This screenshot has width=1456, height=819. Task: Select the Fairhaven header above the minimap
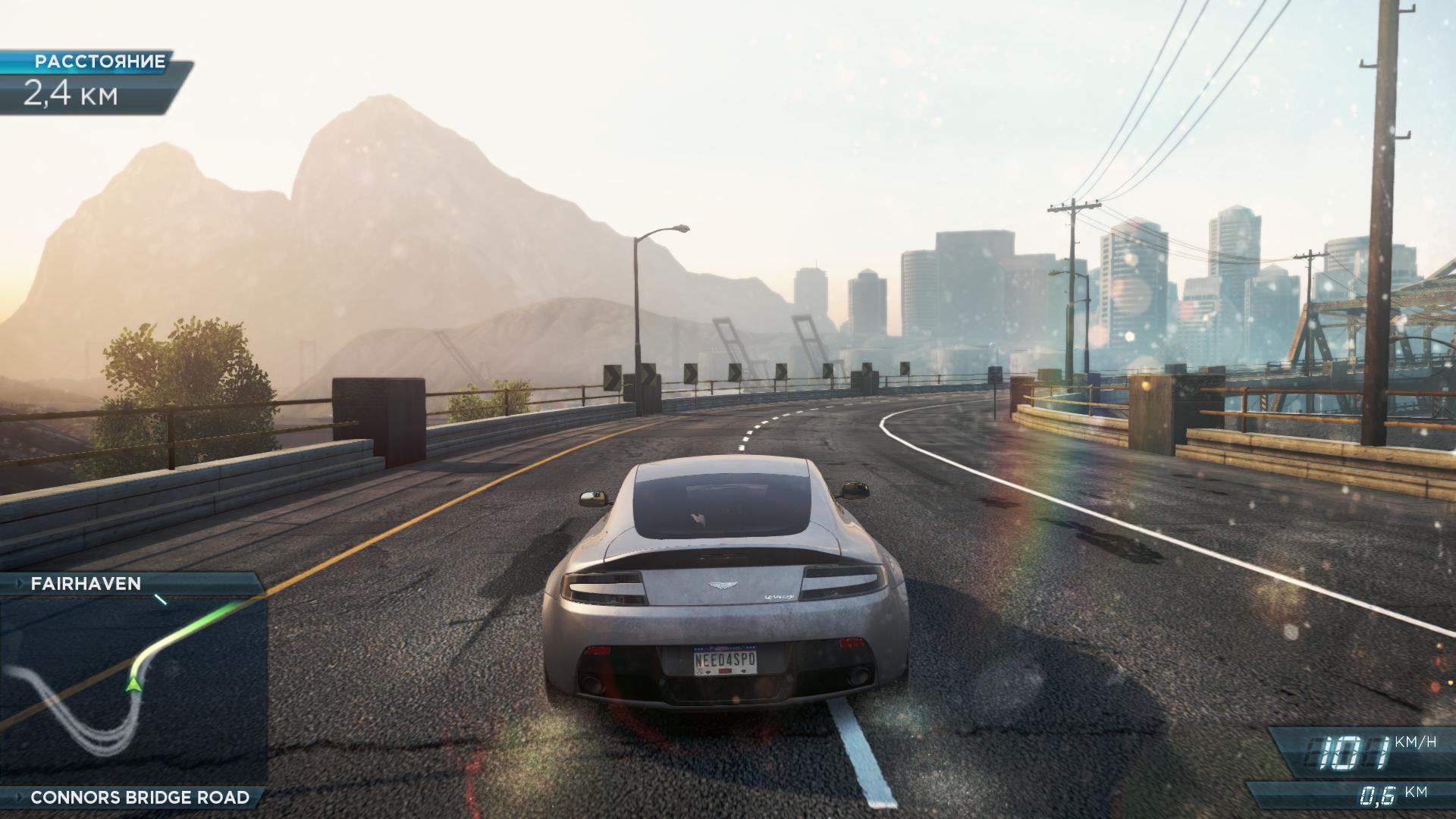coord(86,583)
